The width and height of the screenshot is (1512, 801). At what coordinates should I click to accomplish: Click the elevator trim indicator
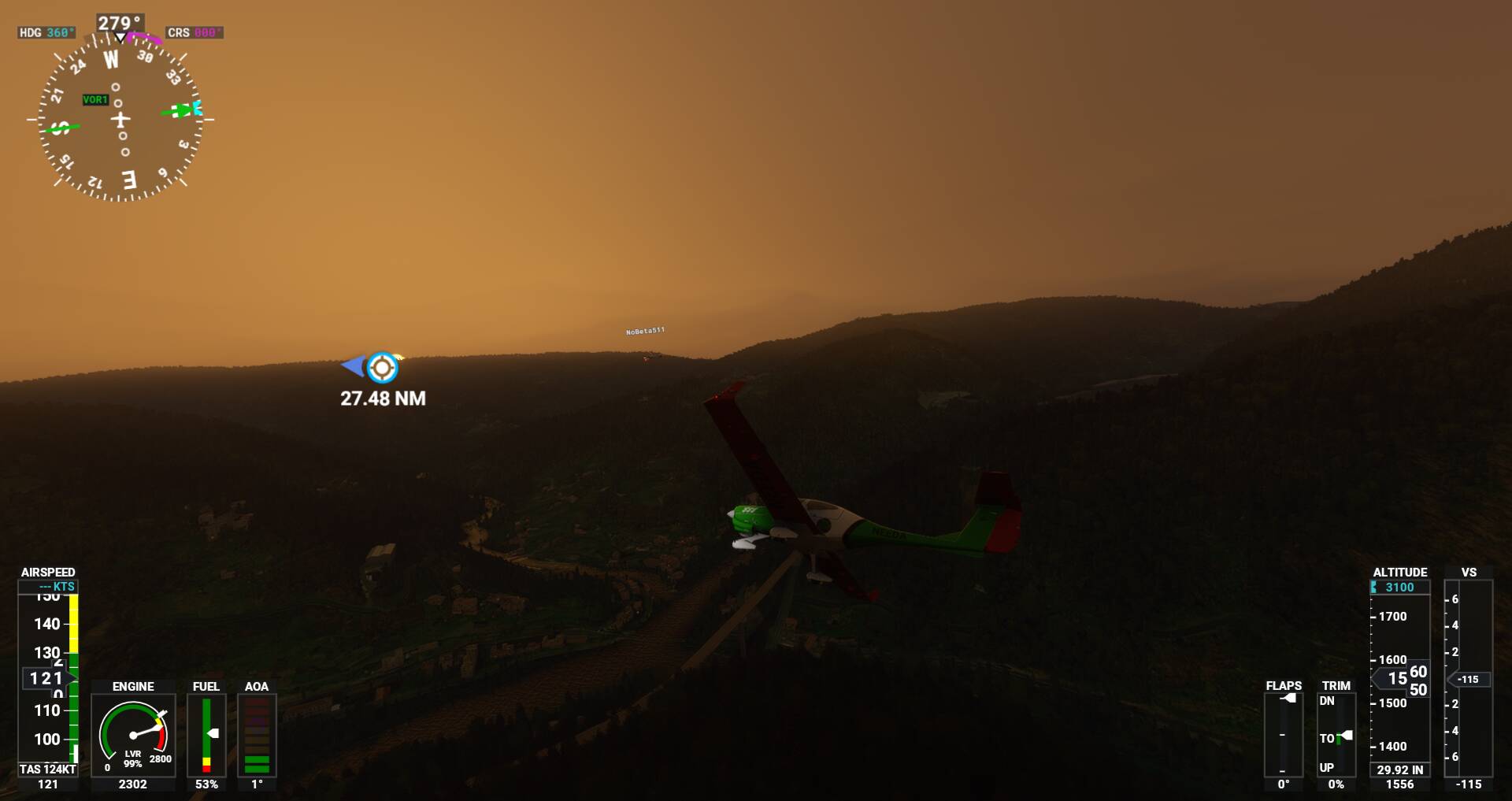[x=1336, y=734]
